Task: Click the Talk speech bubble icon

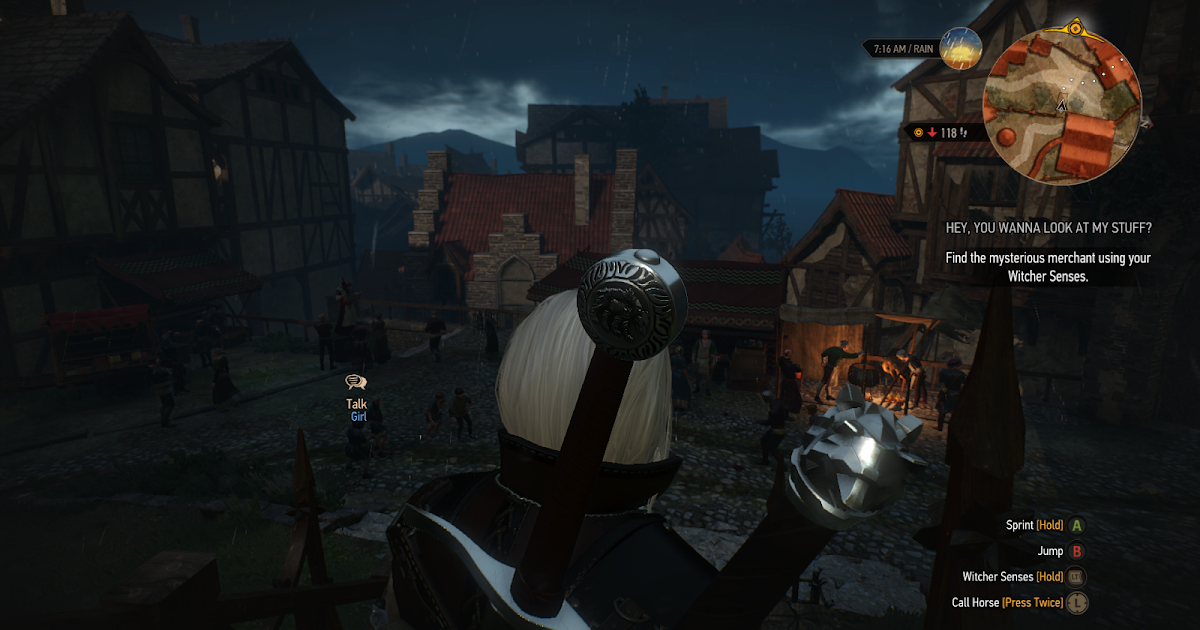Action: 356,382
